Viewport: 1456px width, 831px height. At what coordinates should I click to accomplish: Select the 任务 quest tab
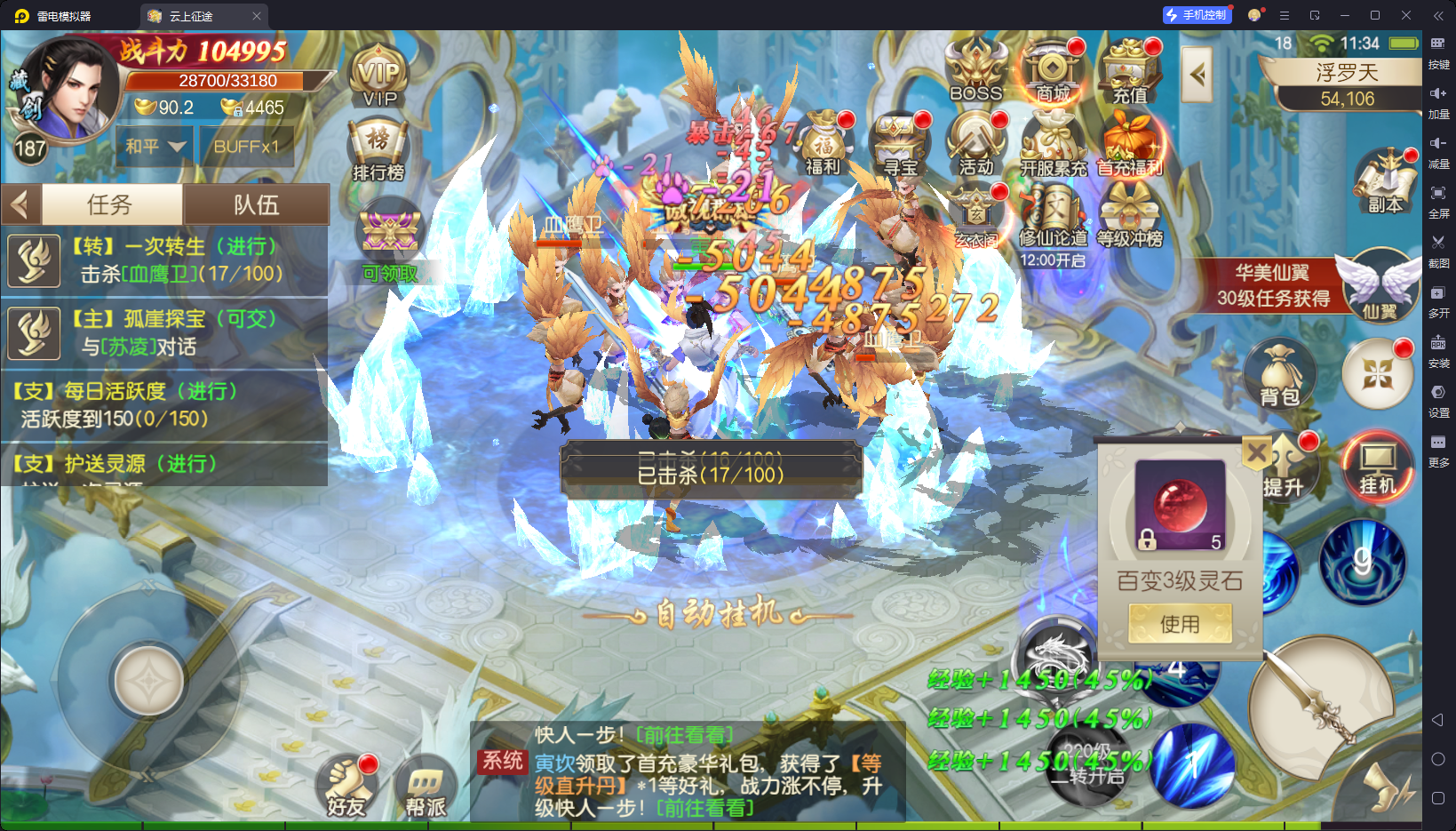click(x=111, y=205)
